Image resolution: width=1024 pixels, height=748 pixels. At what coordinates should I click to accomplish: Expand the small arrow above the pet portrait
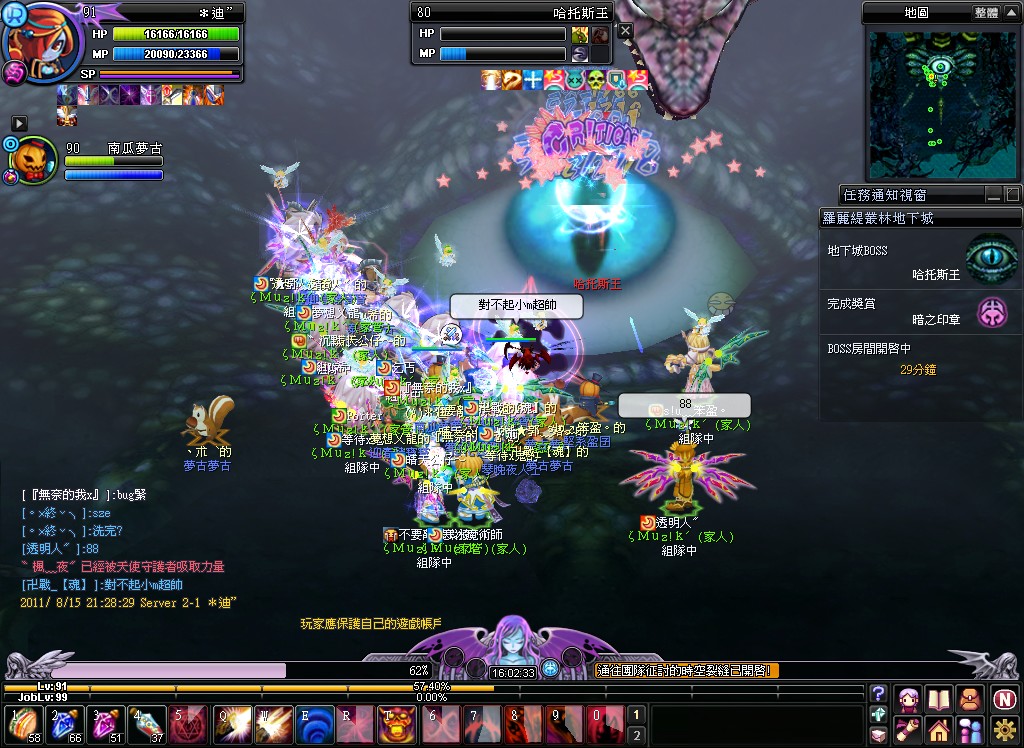[19, 122]
